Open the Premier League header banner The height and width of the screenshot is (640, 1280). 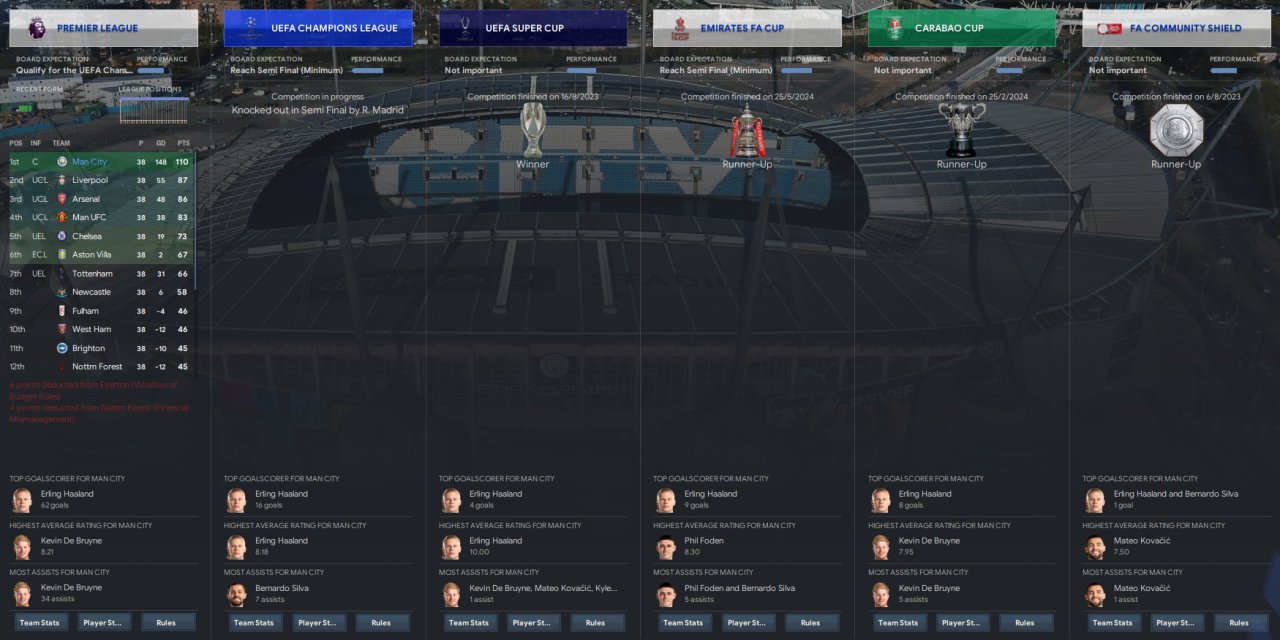tap(103, 28)
